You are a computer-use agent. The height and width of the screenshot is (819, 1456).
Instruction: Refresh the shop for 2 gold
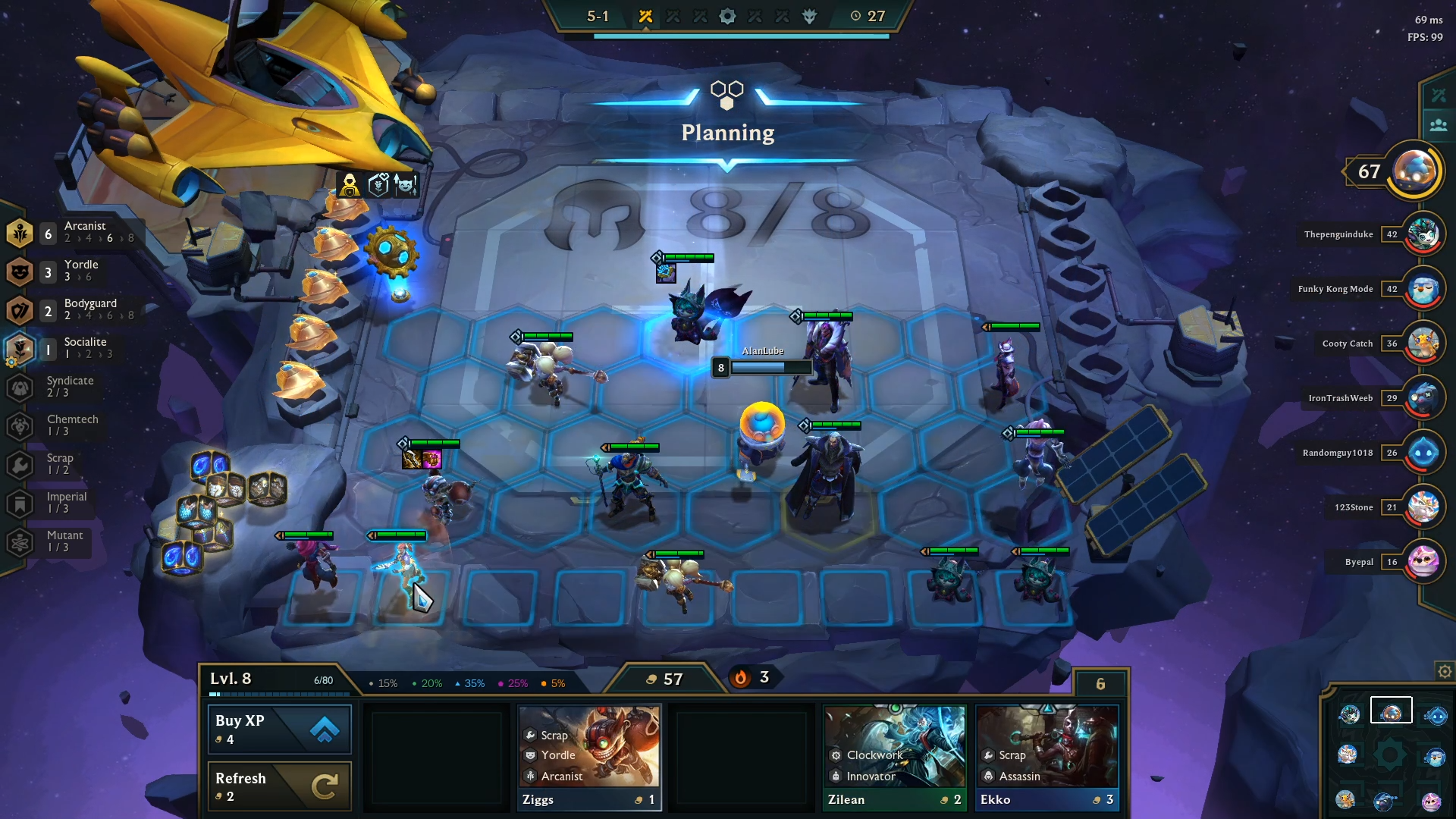(x=279, y=786)
